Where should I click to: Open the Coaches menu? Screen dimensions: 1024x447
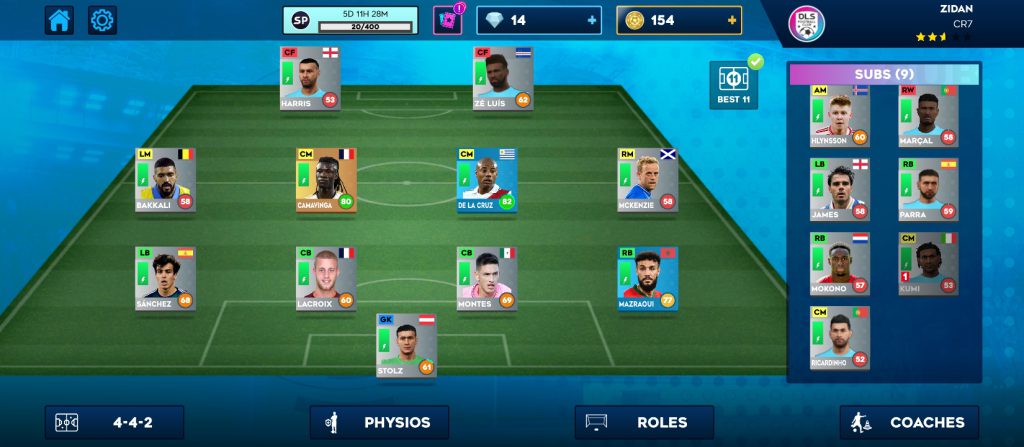click(x=909, y=422)
